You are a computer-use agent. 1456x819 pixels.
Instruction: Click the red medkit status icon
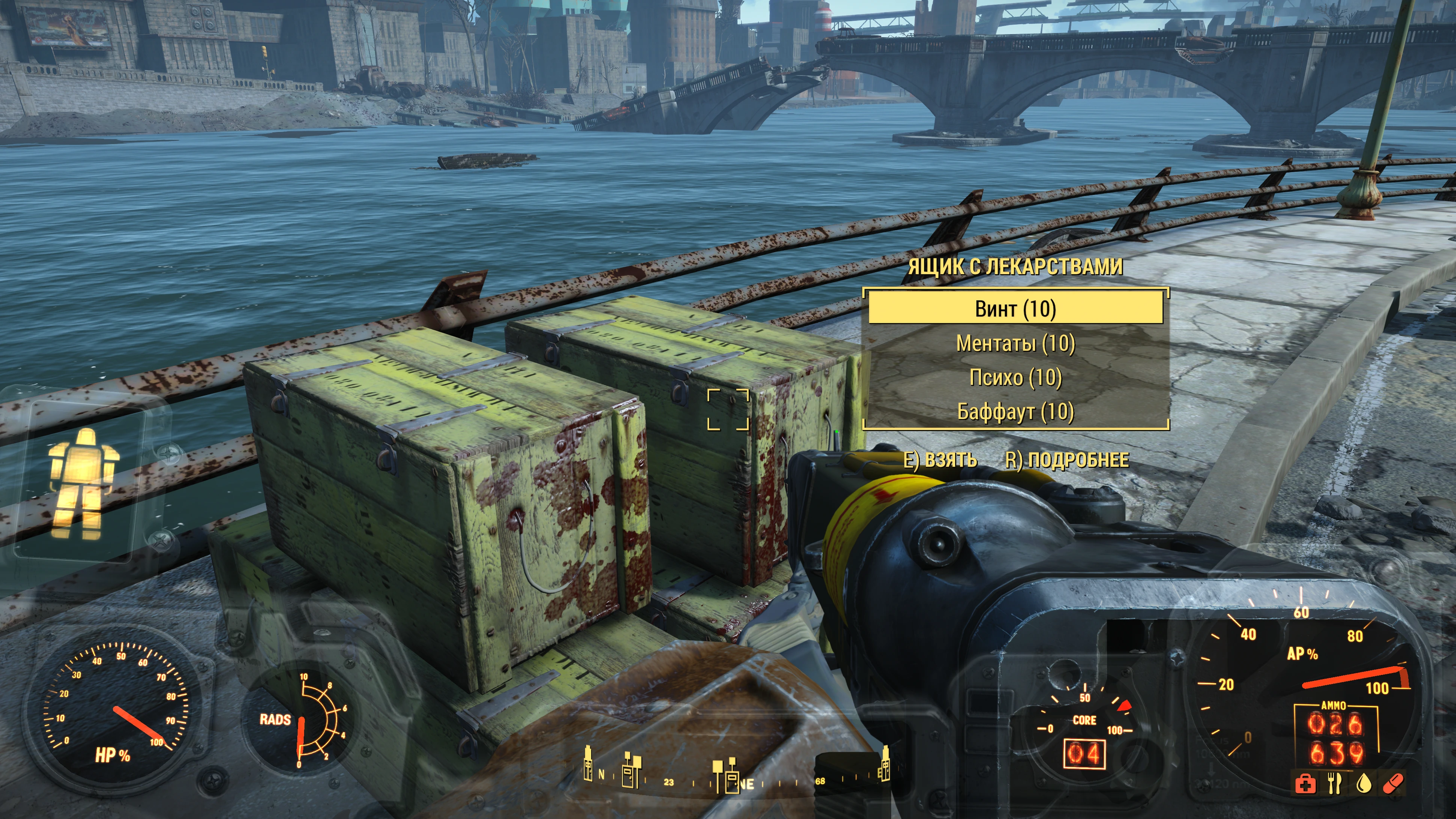tap(1305, 784)
